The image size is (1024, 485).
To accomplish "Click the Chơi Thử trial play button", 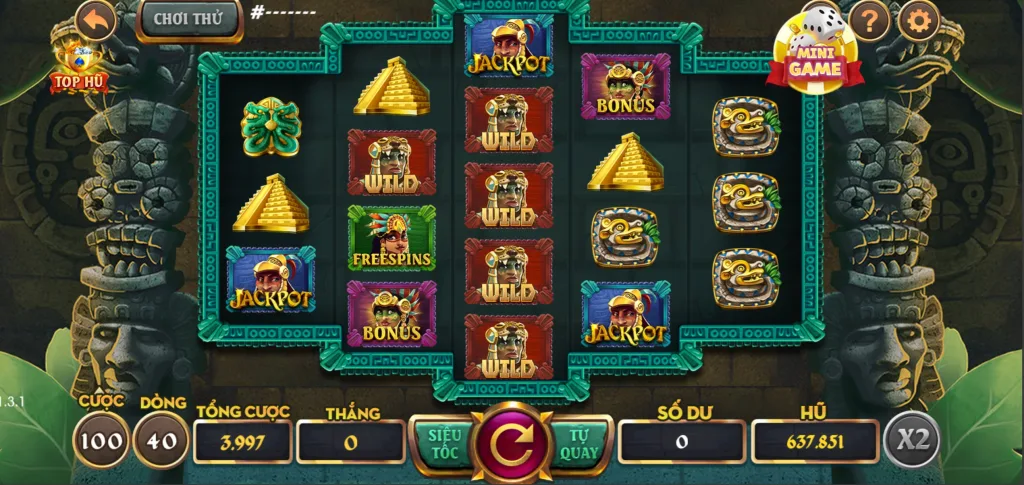I will (189, 19).
